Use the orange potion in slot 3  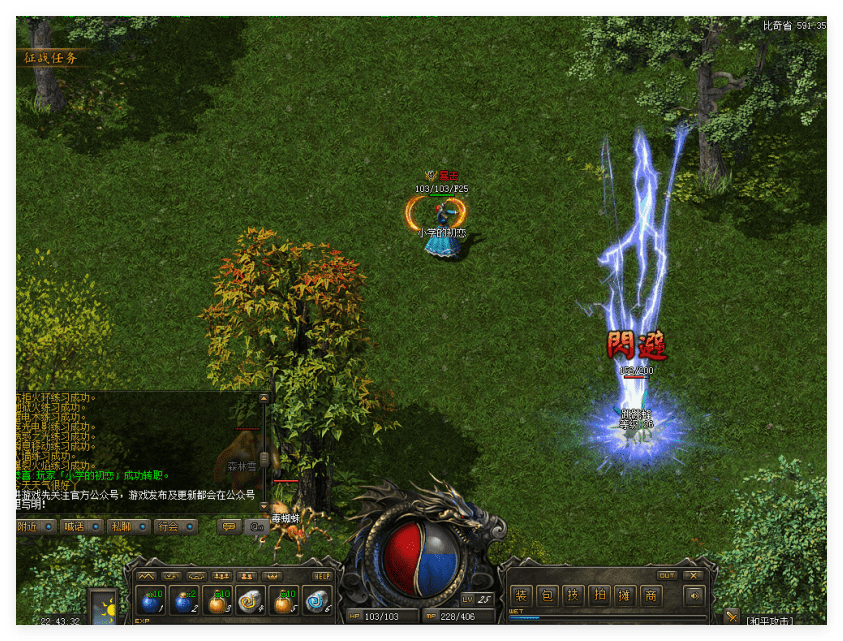[x=217, y=601]
